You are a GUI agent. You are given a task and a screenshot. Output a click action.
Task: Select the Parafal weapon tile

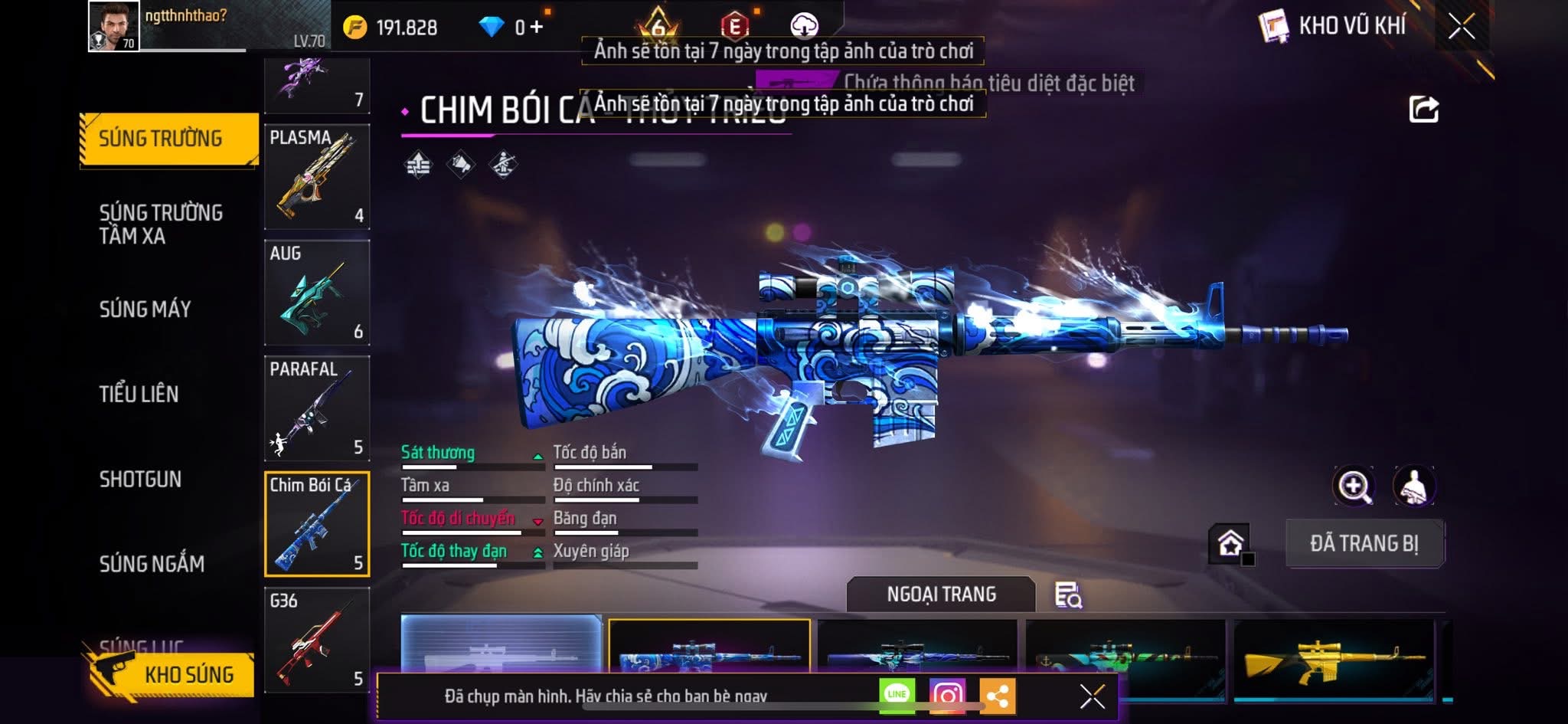point(317,408)
